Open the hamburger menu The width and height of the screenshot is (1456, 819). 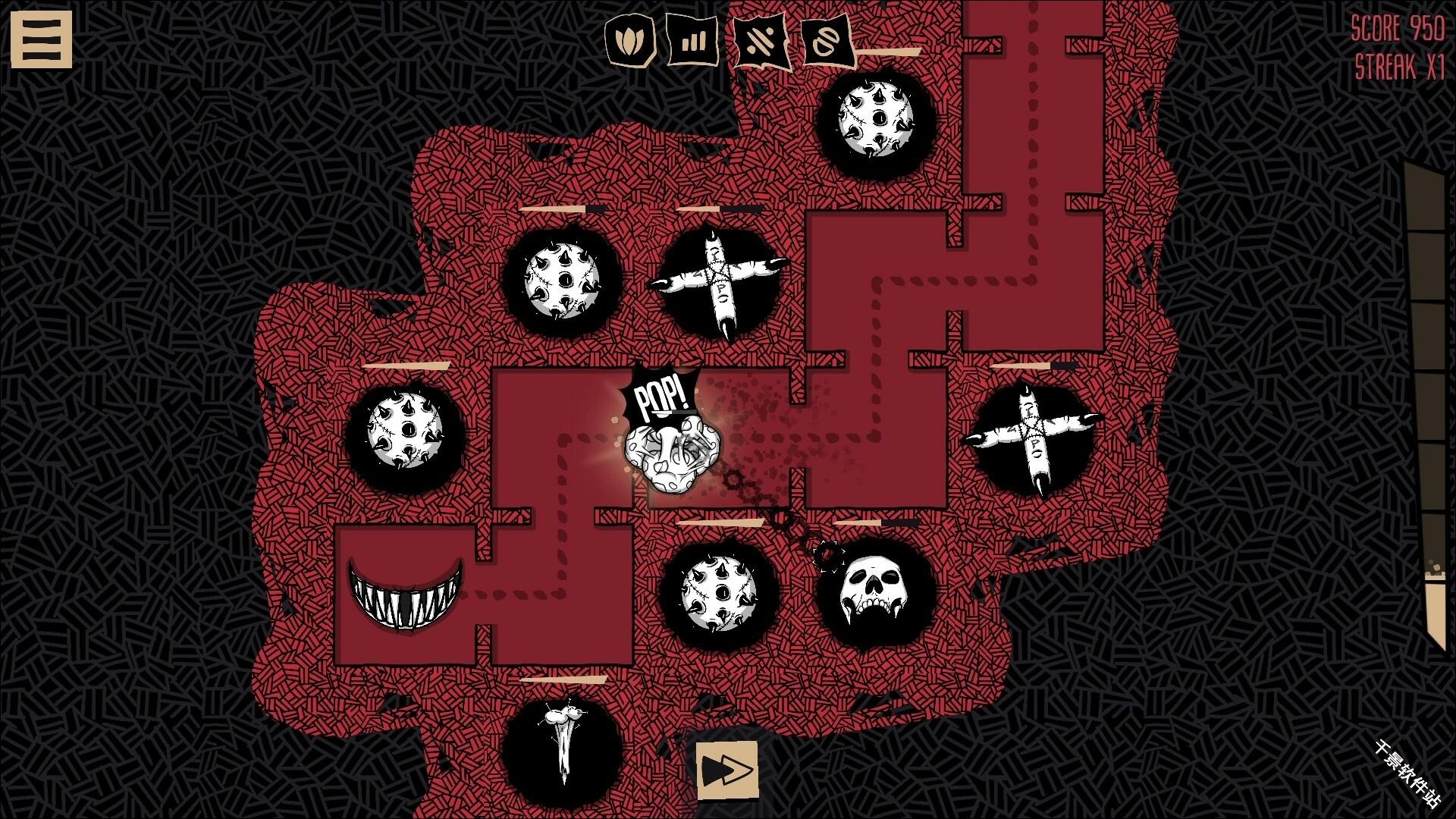pyautogui.click(x=41, y=39)
